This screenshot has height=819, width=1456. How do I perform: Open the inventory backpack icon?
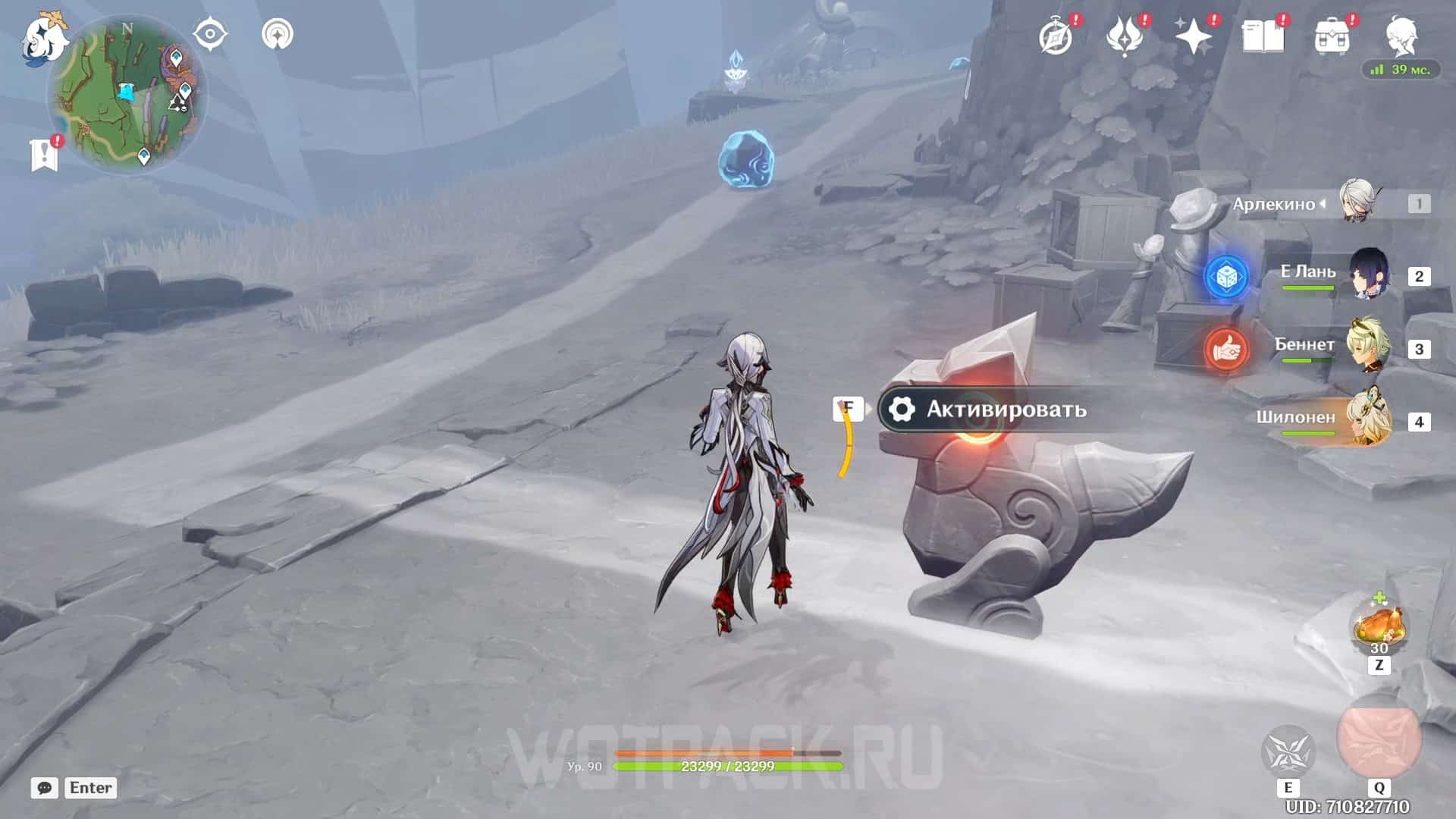click(1332, 36)
